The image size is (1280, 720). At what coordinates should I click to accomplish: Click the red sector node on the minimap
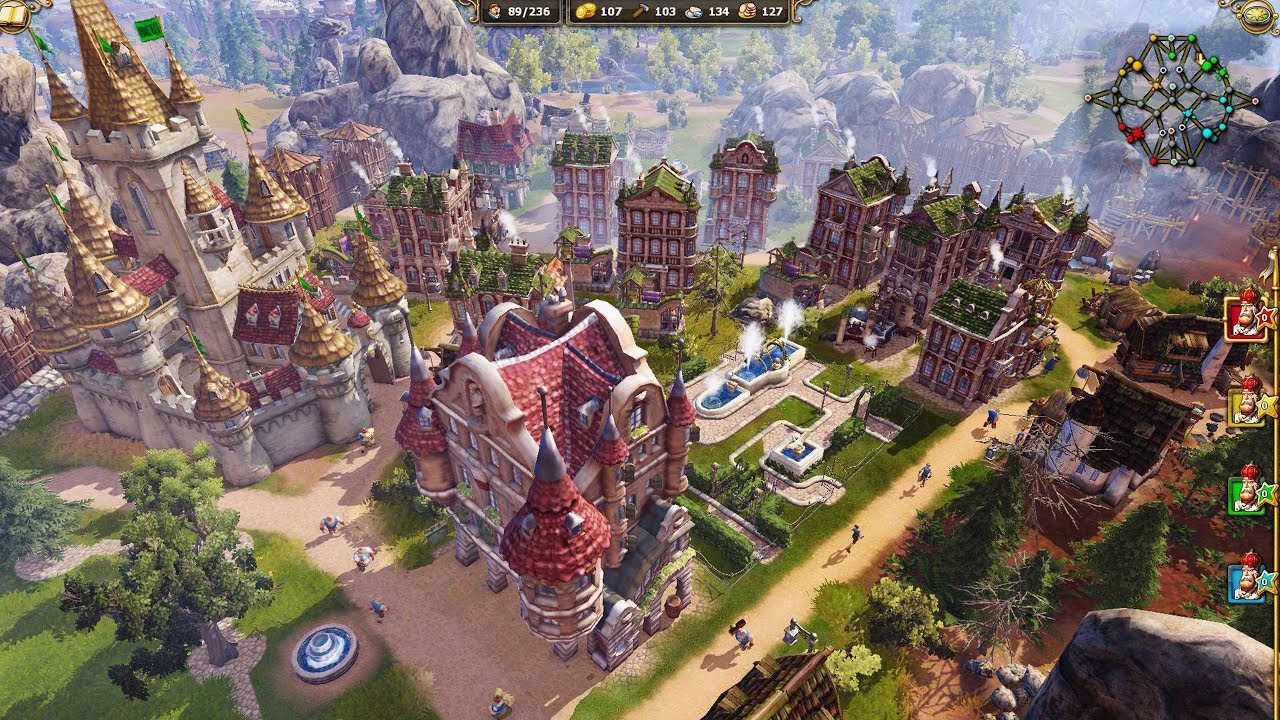pos(1137,132)
